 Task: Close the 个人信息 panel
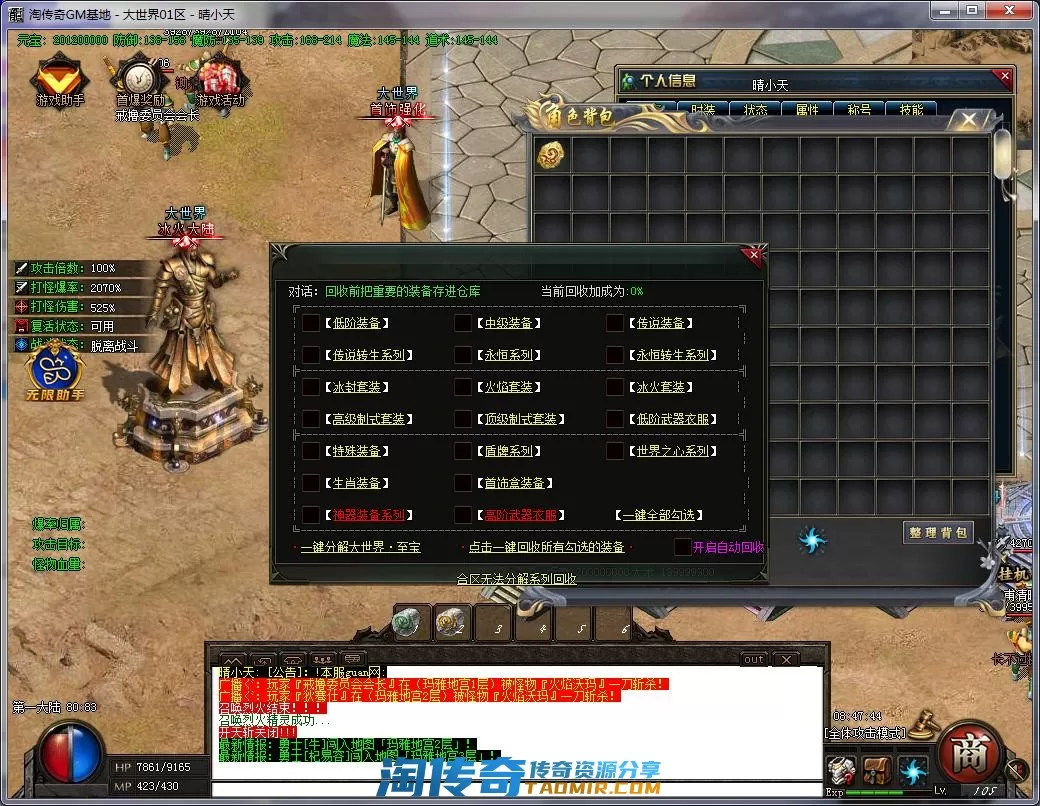[x=1004, y=76]
